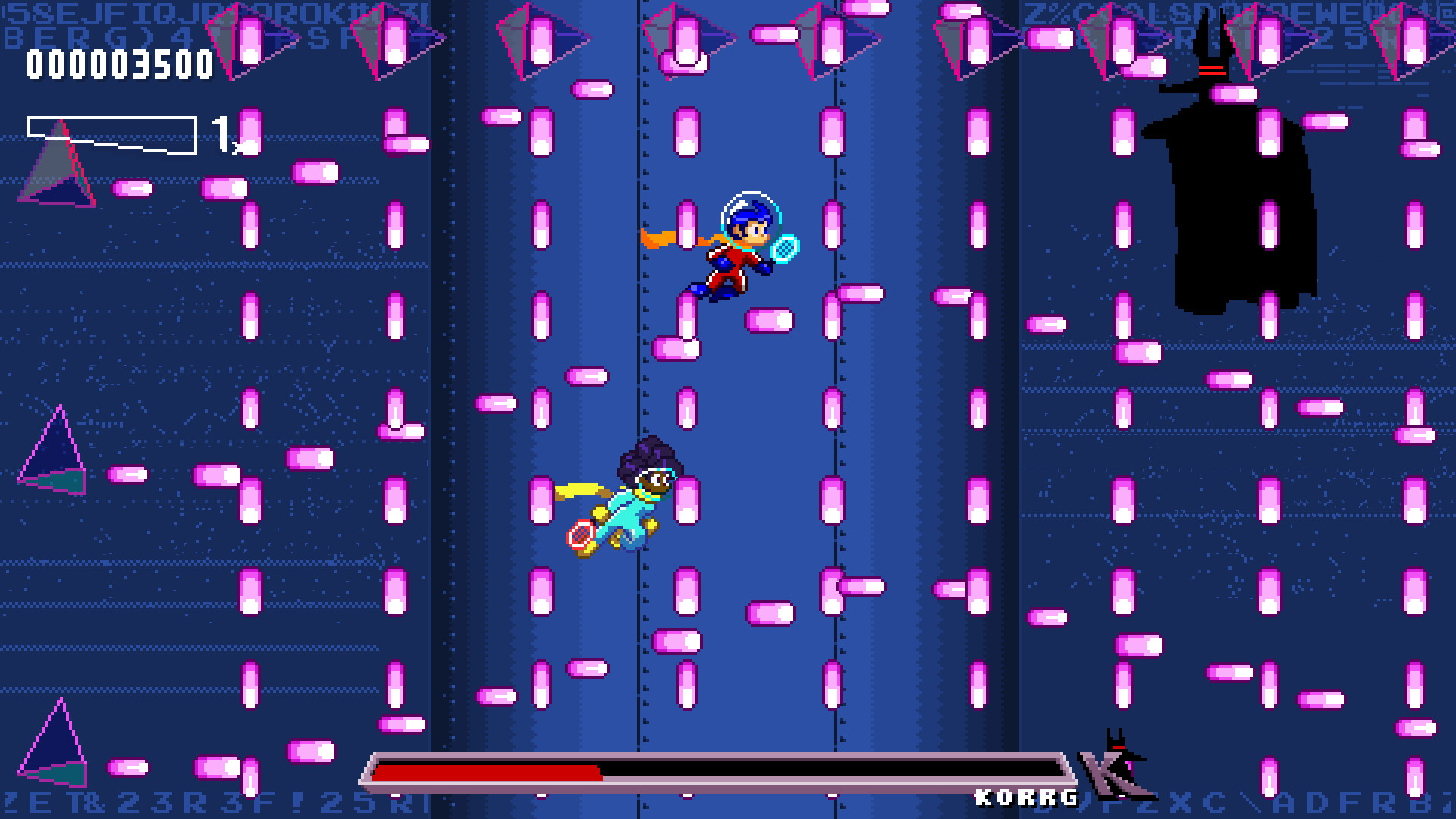Expand the white outlined lives box
The height and width of the screenshot is (819, 1456).
(x=112, y=133)
